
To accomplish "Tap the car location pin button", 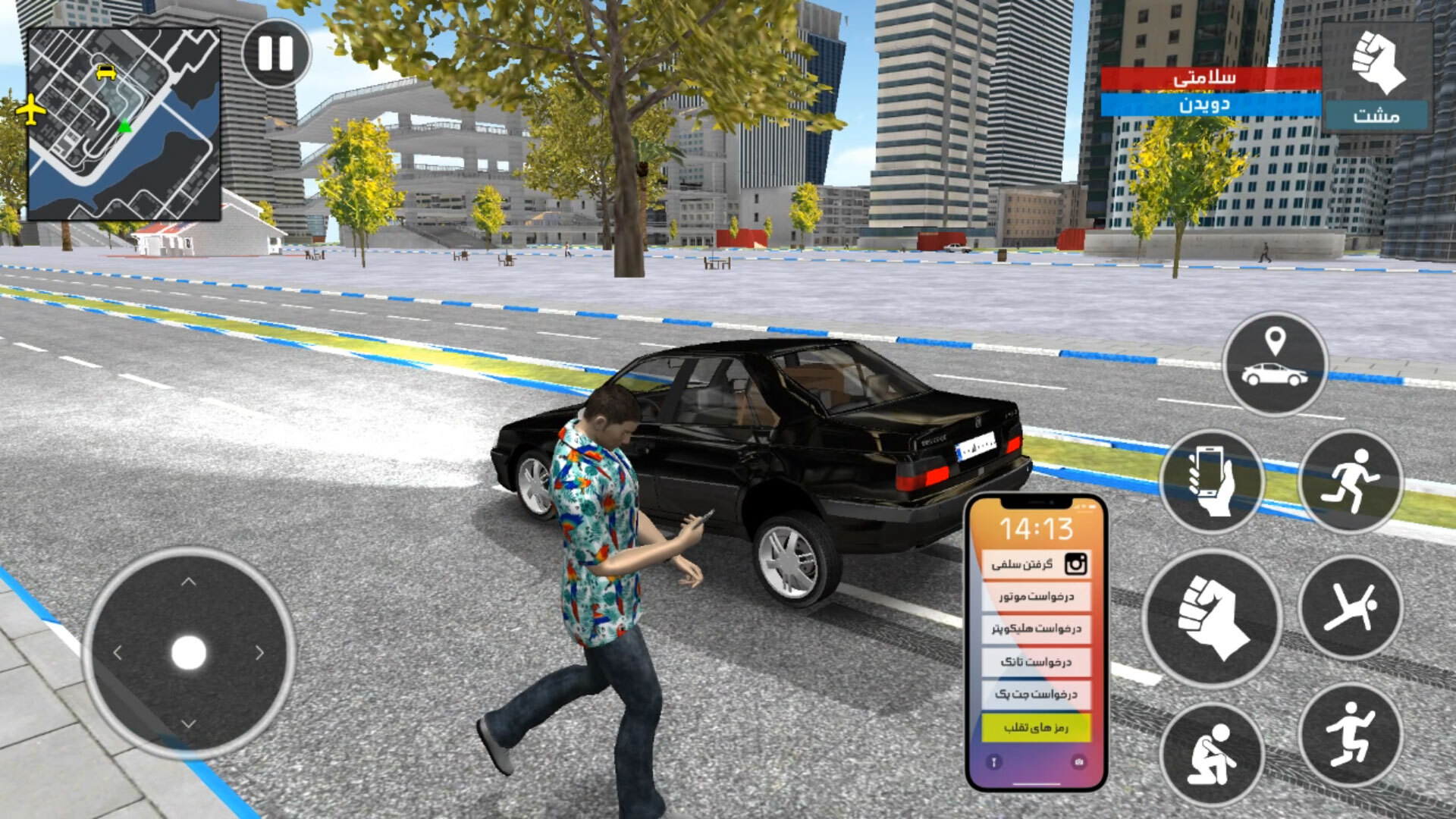I will [1275, 363].
